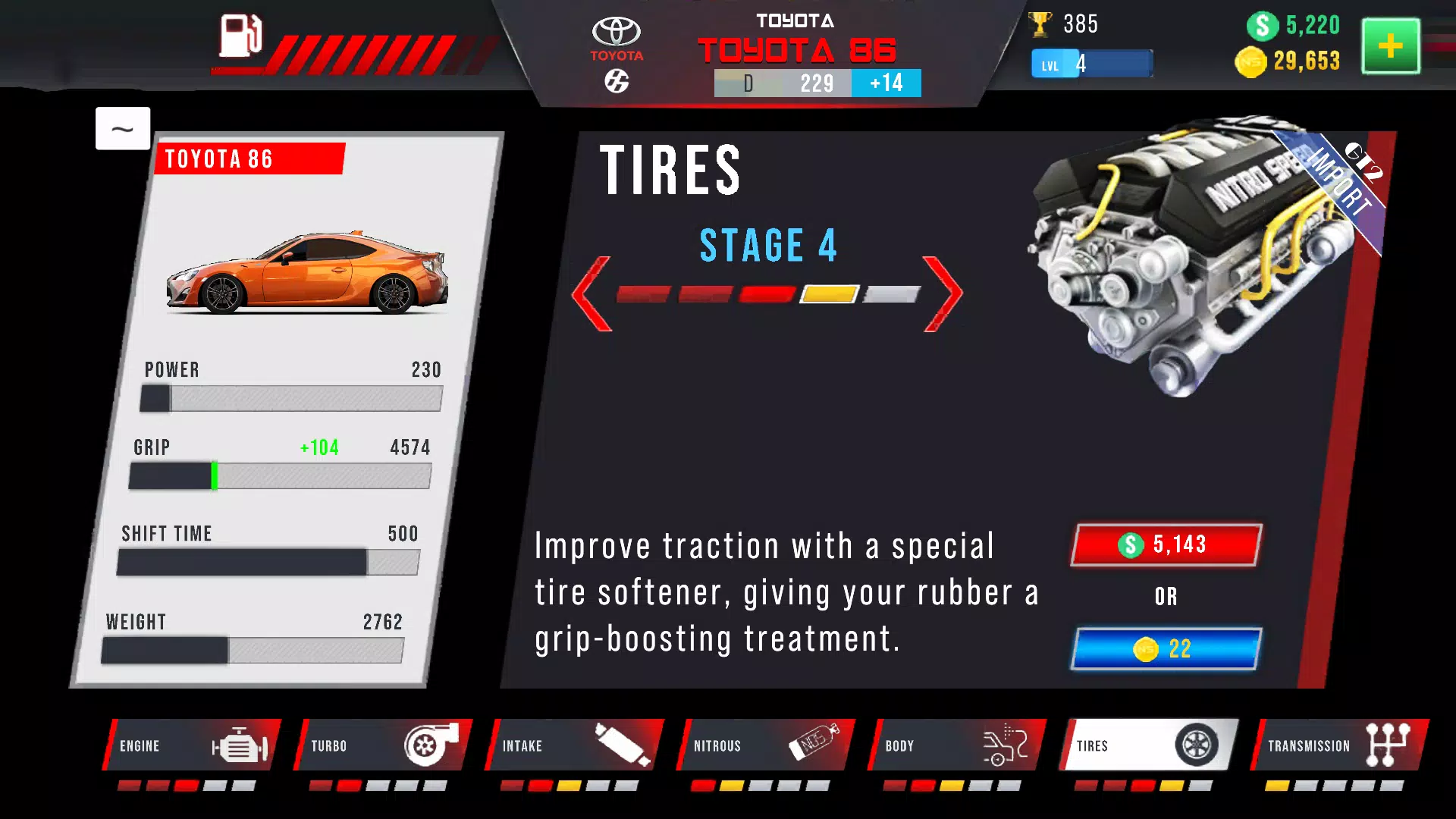Purchase the upgrade with 22 gold
1456x819 pixels.
click(1166, 648)
